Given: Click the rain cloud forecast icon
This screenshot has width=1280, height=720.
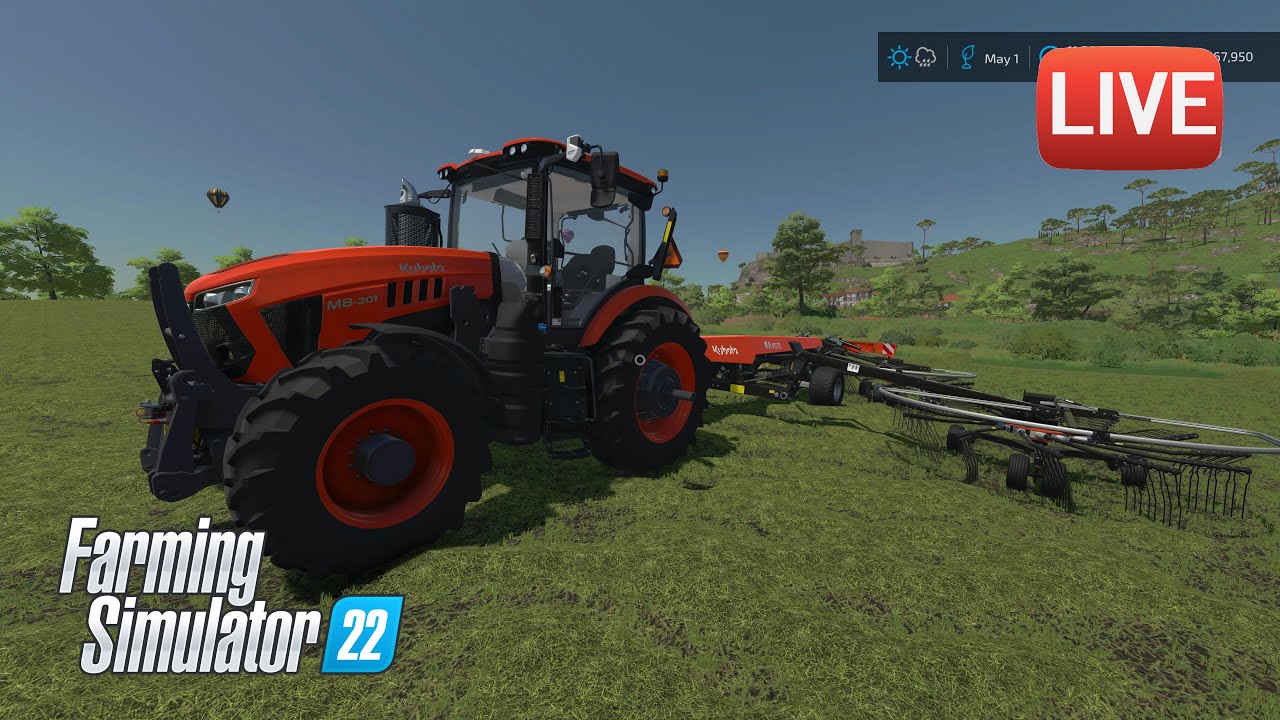Looking at the screenshot, I should pos(926,58).
